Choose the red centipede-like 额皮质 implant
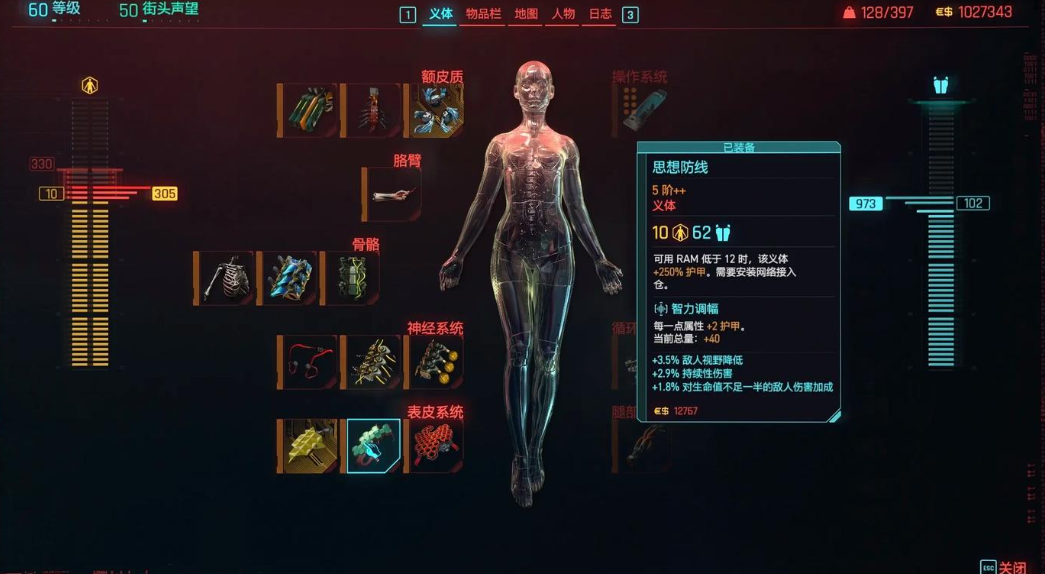 coord(371,110)
